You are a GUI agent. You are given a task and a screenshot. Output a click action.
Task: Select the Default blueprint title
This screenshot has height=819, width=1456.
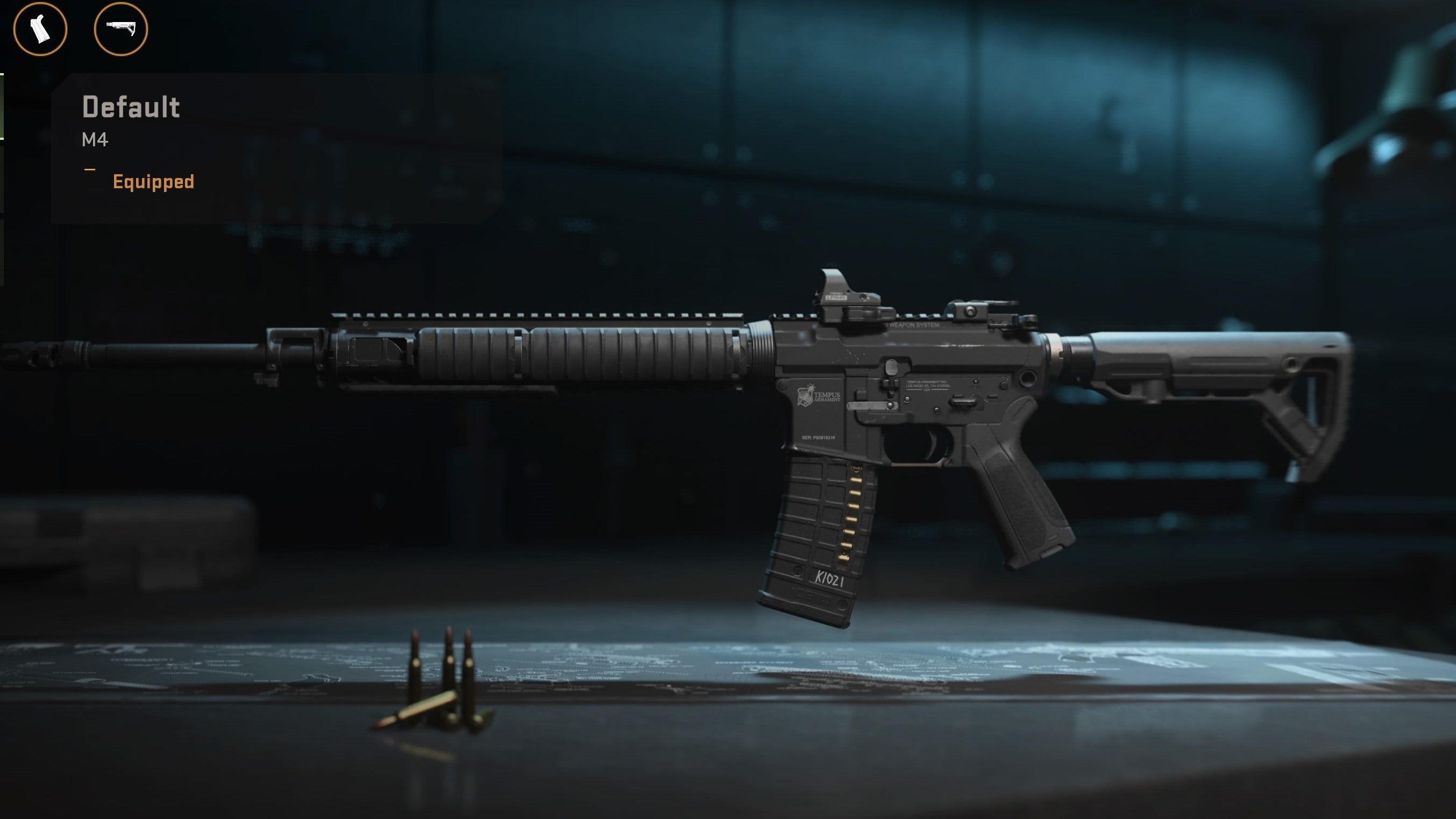click(131, 106)
